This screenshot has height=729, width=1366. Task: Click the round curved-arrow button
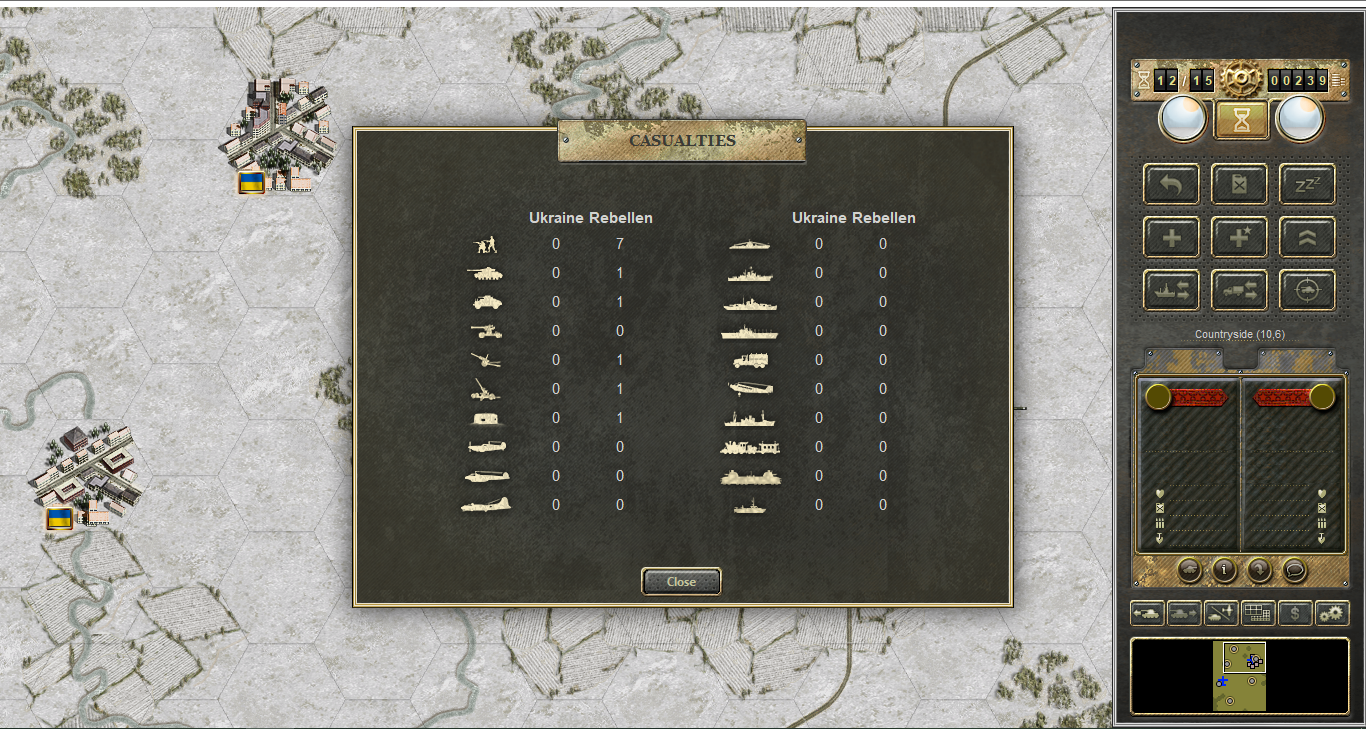(x=1259, y=570)
